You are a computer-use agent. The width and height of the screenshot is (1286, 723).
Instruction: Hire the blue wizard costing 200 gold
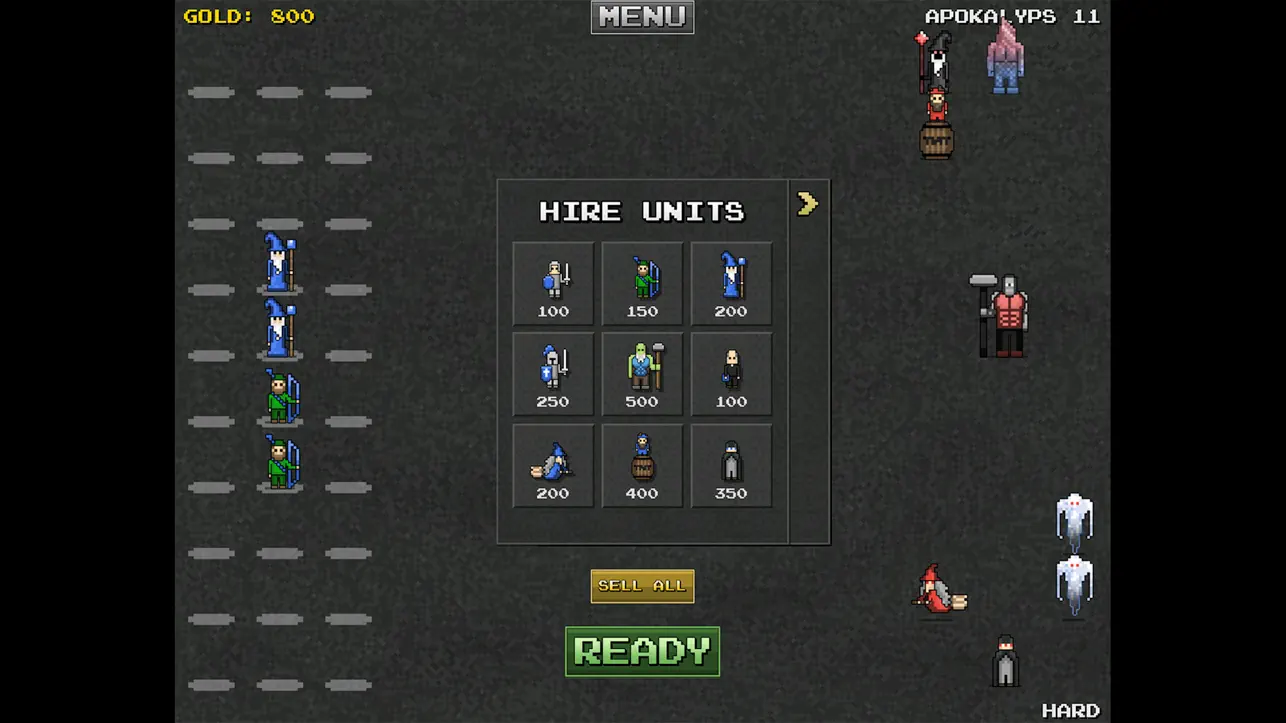(731, 283)
